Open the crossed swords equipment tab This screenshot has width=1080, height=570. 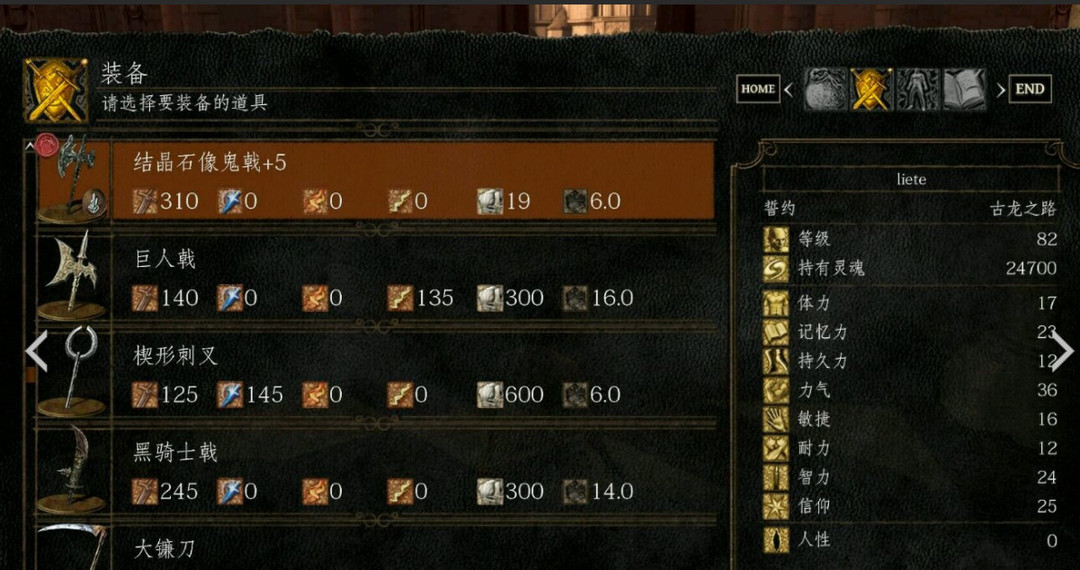(871, 89)
